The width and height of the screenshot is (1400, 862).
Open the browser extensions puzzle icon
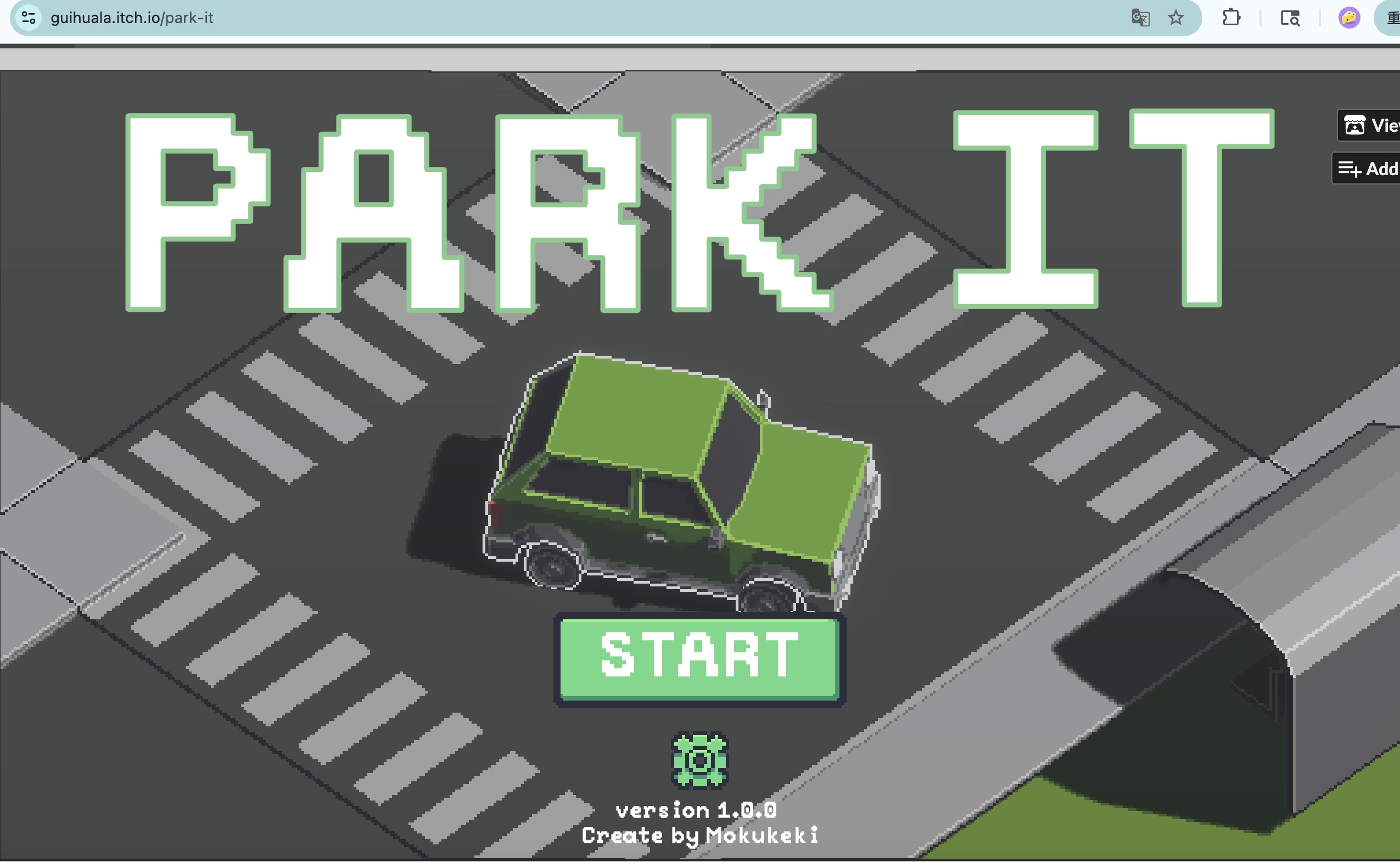(1231, 18)
